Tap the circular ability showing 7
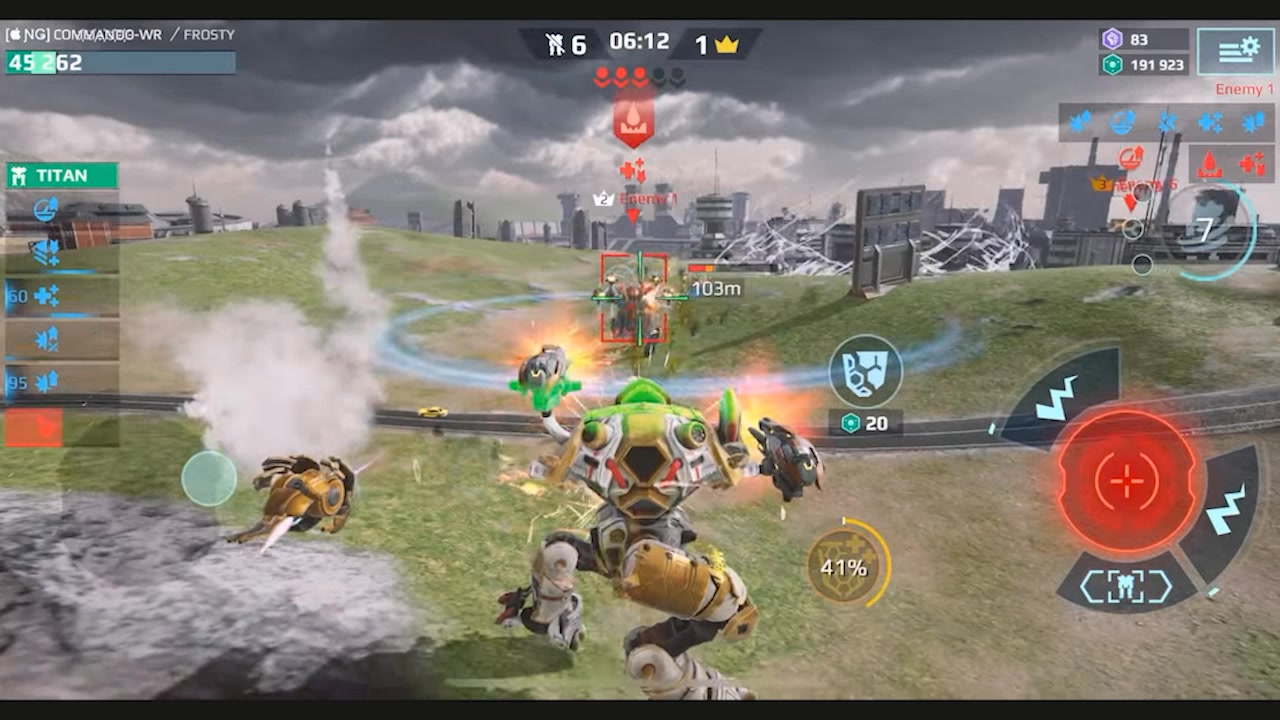Screen dimensions: 1280x720 coord(1208,231)
